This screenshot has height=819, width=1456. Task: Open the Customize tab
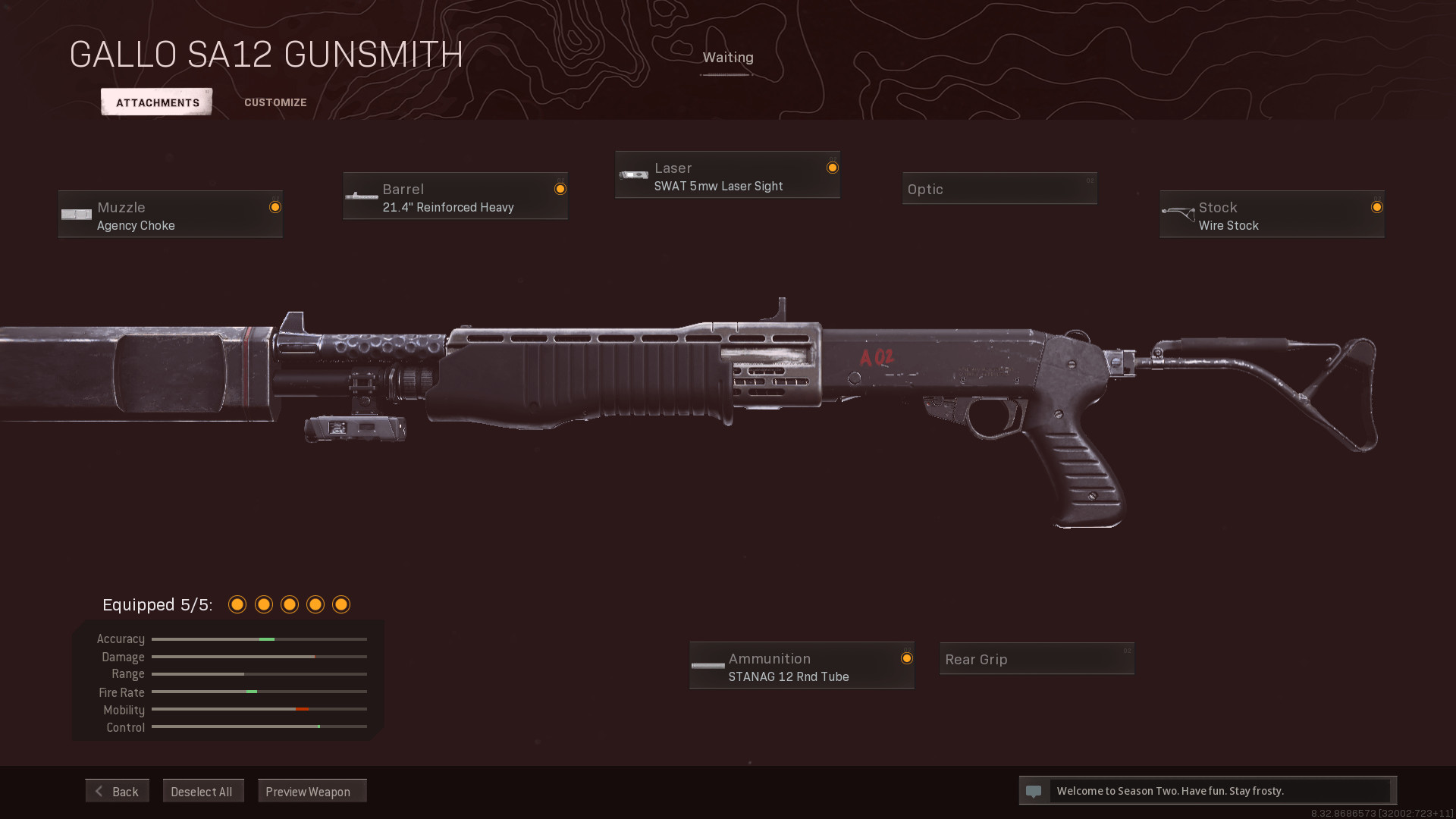pyautogui.click(x=275, y=102)
